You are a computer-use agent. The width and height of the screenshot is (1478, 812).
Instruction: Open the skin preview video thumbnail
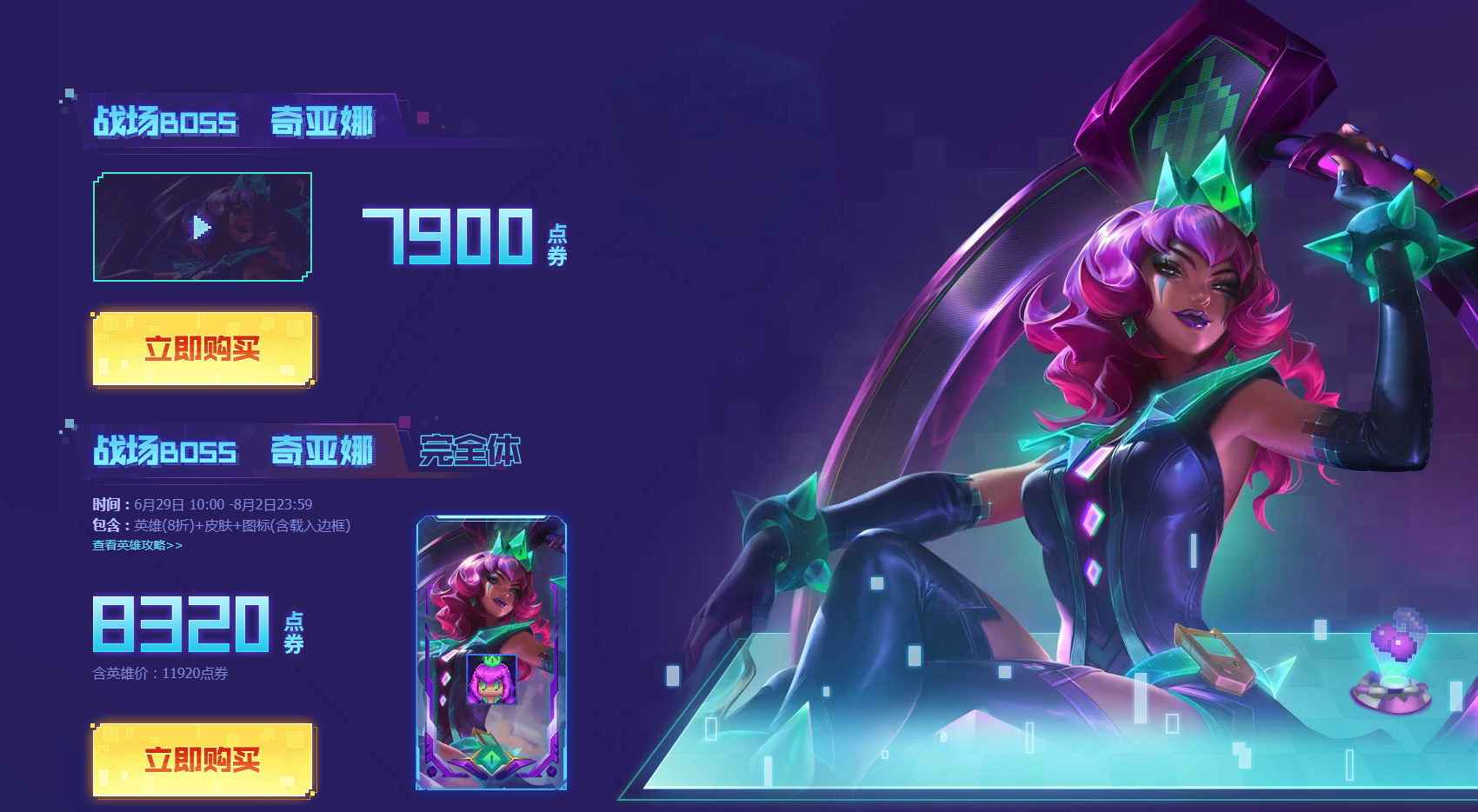click(x=202, y=228)
